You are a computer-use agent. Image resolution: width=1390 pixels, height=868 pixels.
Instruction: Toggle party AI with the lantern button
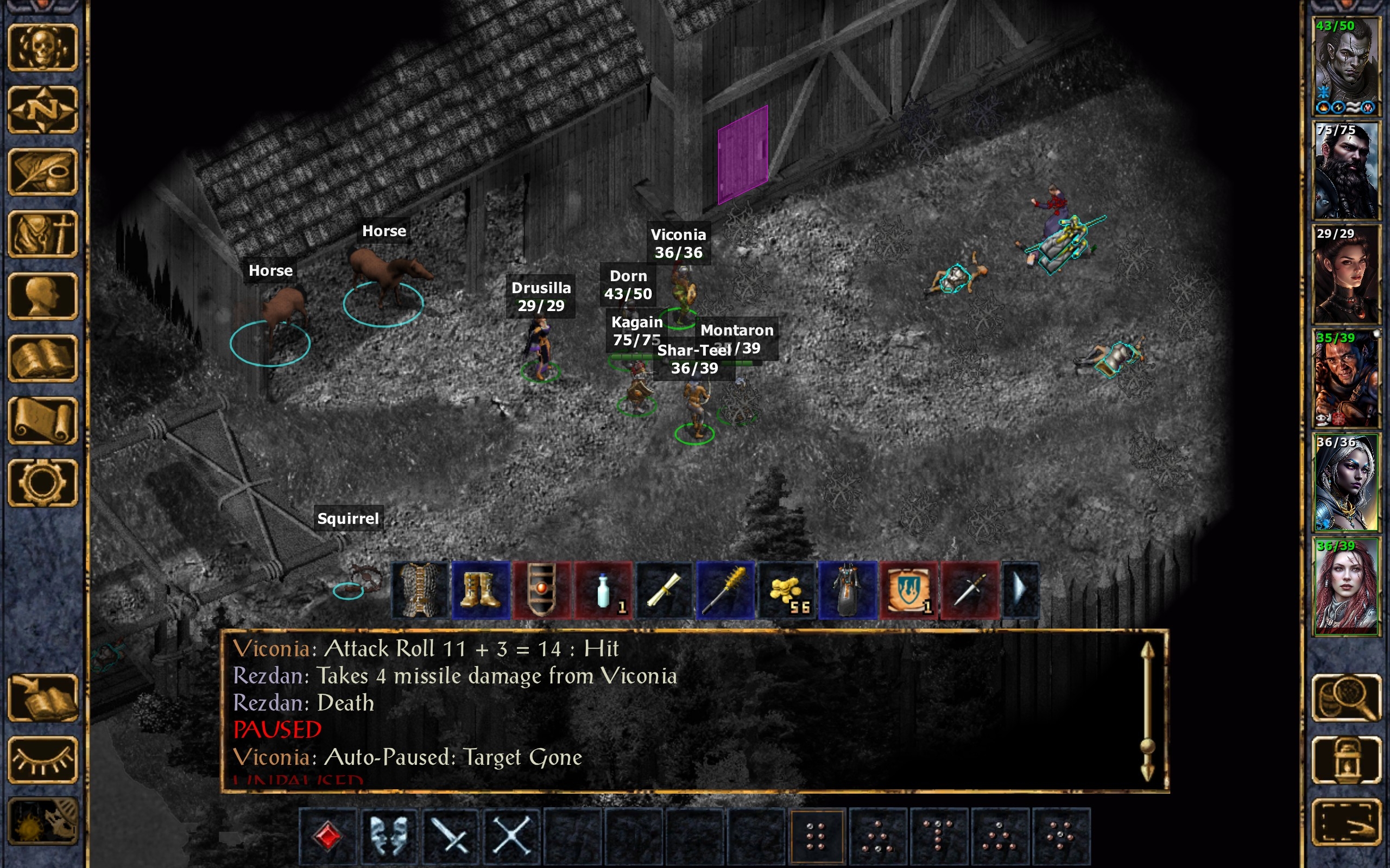click(x=1346, y=759)
